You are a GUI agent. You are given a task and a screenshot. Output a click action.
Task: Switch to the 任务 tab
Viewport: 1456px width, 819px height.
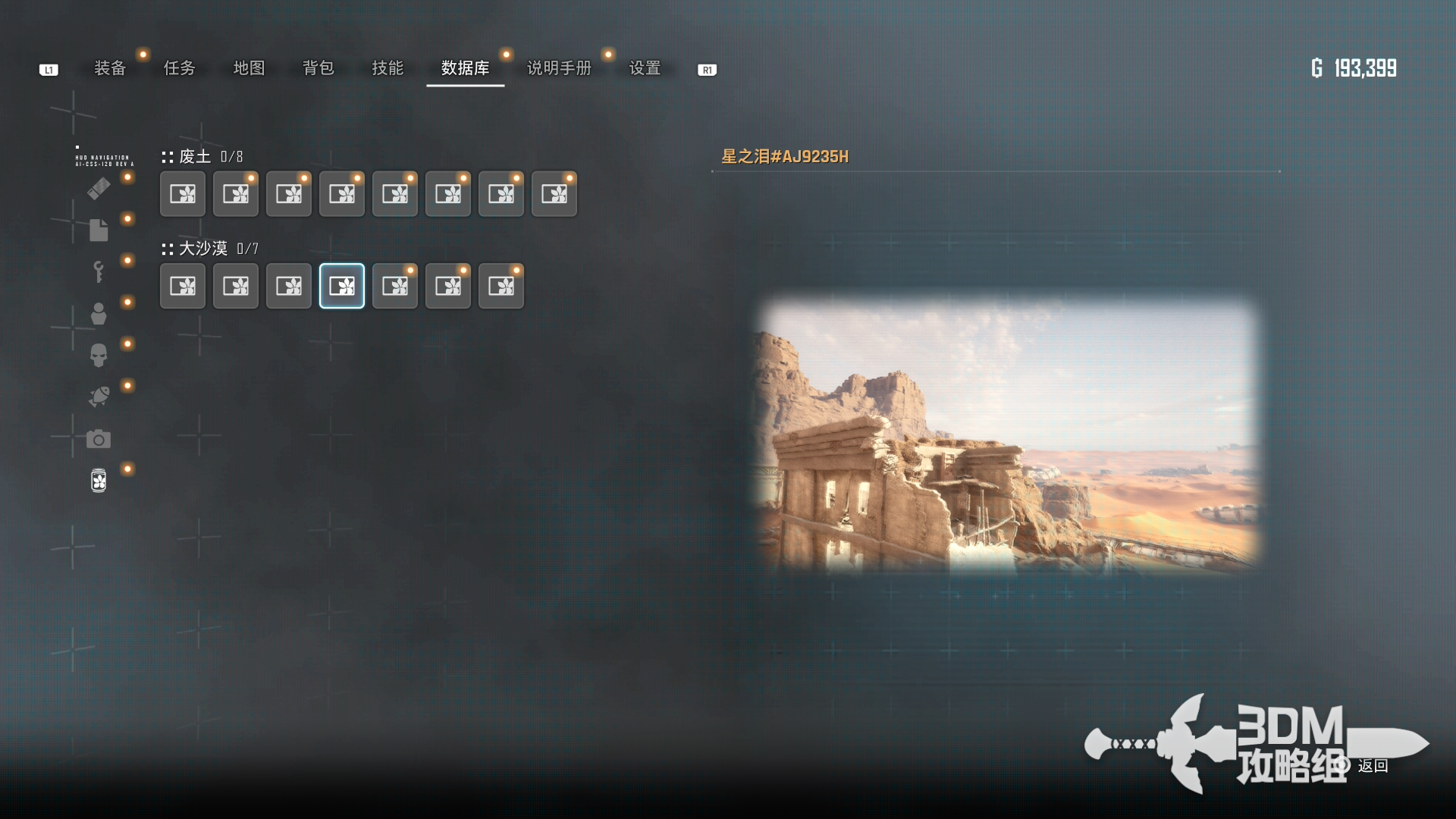point(180,68)
